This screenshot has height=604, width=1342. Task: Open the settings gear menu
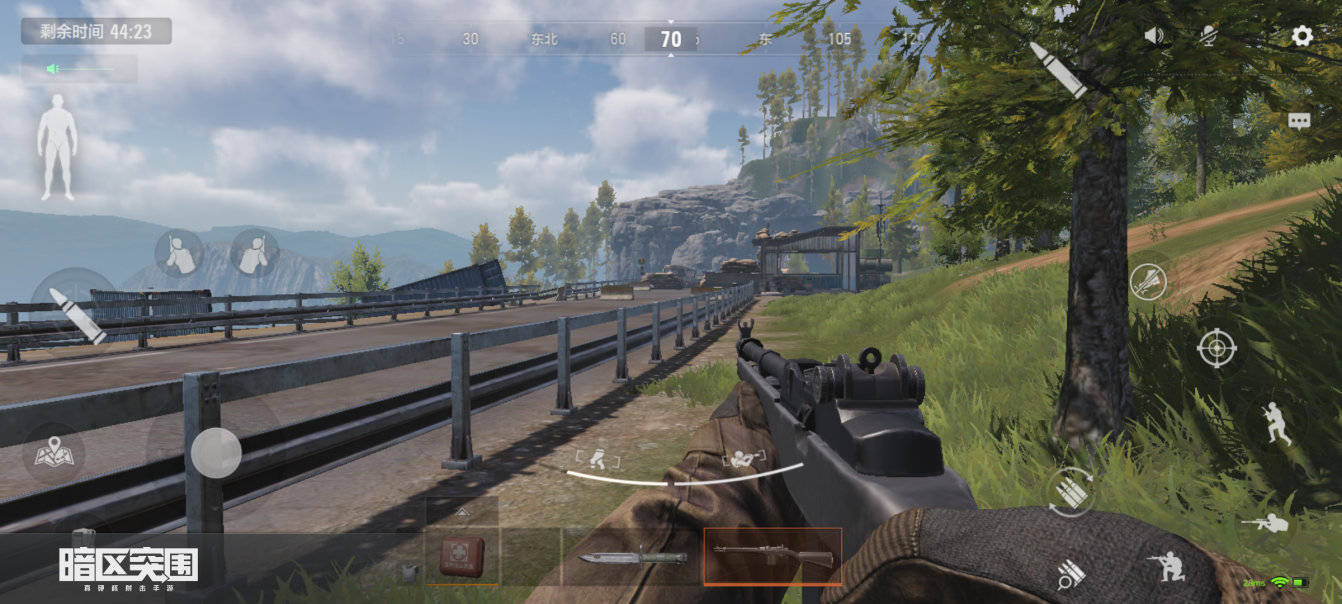[1301, 37]
